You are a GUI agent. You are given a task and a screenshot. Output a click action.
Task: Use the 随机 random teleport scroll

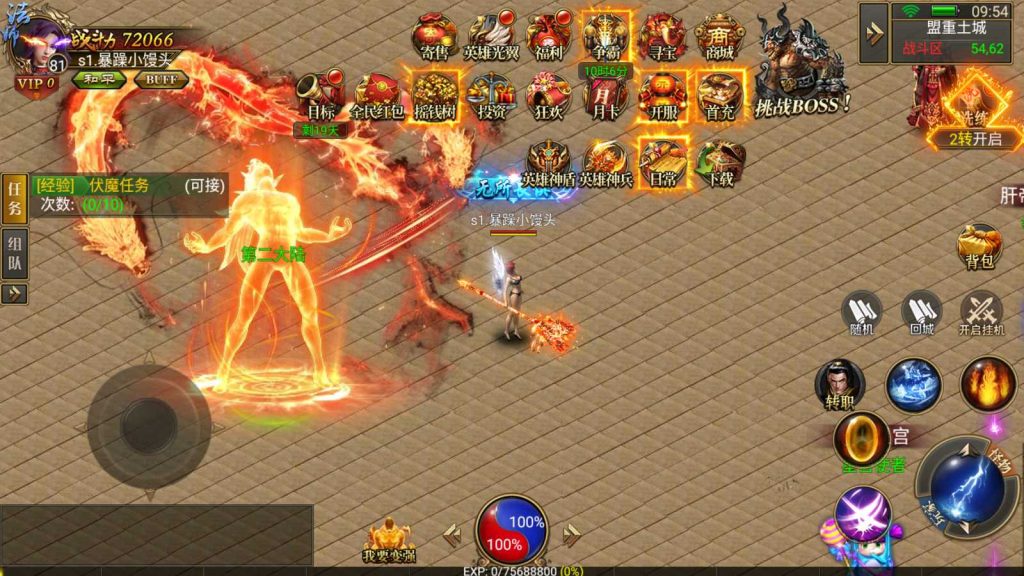point(863,313)
